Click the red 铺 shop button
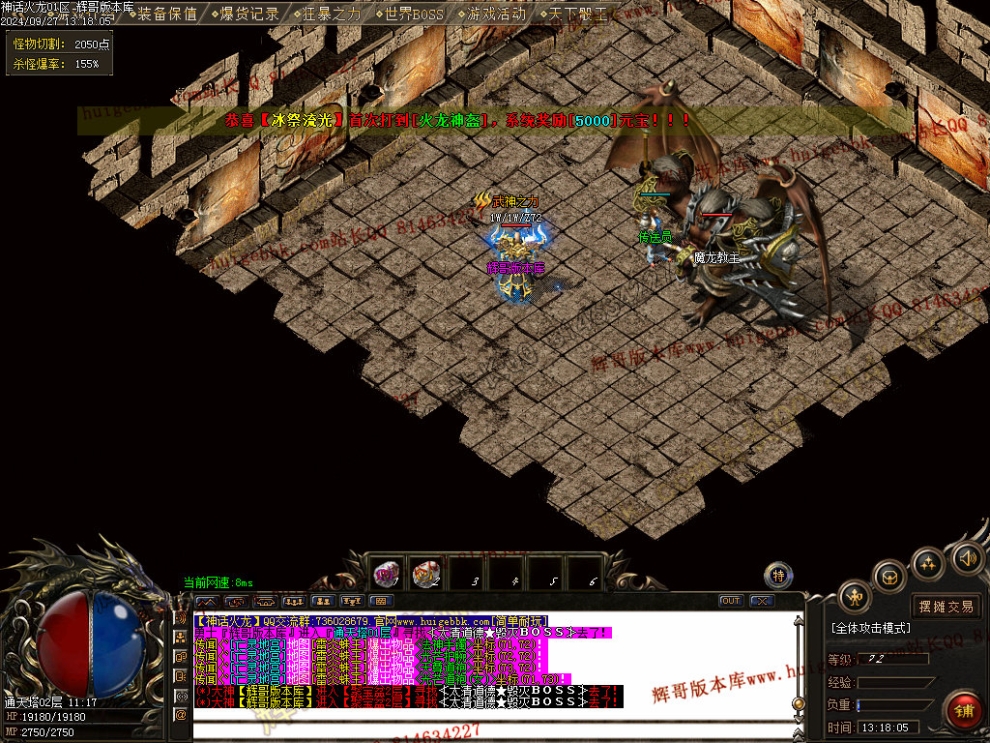The width and height of the screenshot is (990, 743). point(965,711)
